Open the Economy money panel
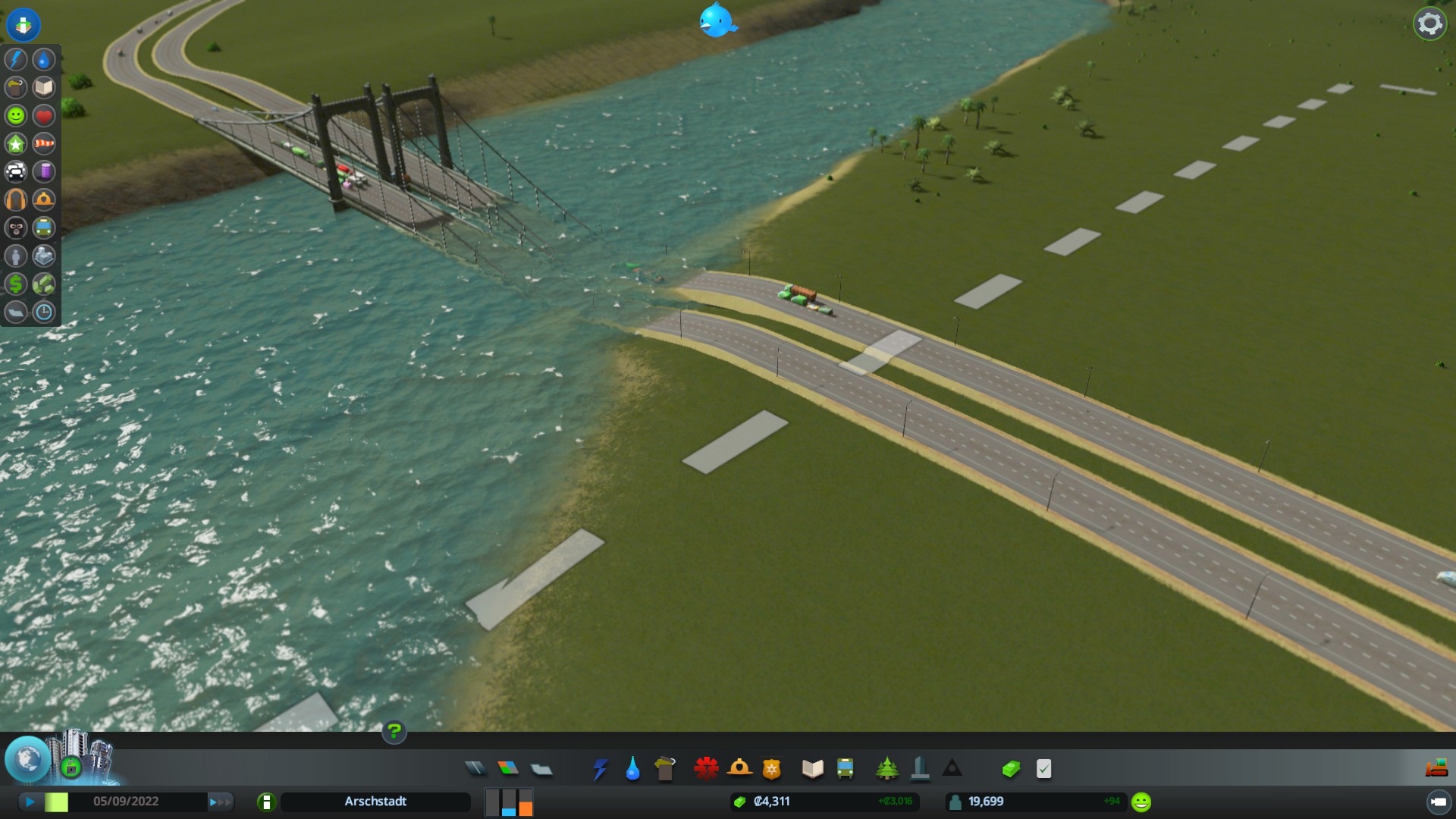This screenshot has height=819, width=1456. point(1011,769)
